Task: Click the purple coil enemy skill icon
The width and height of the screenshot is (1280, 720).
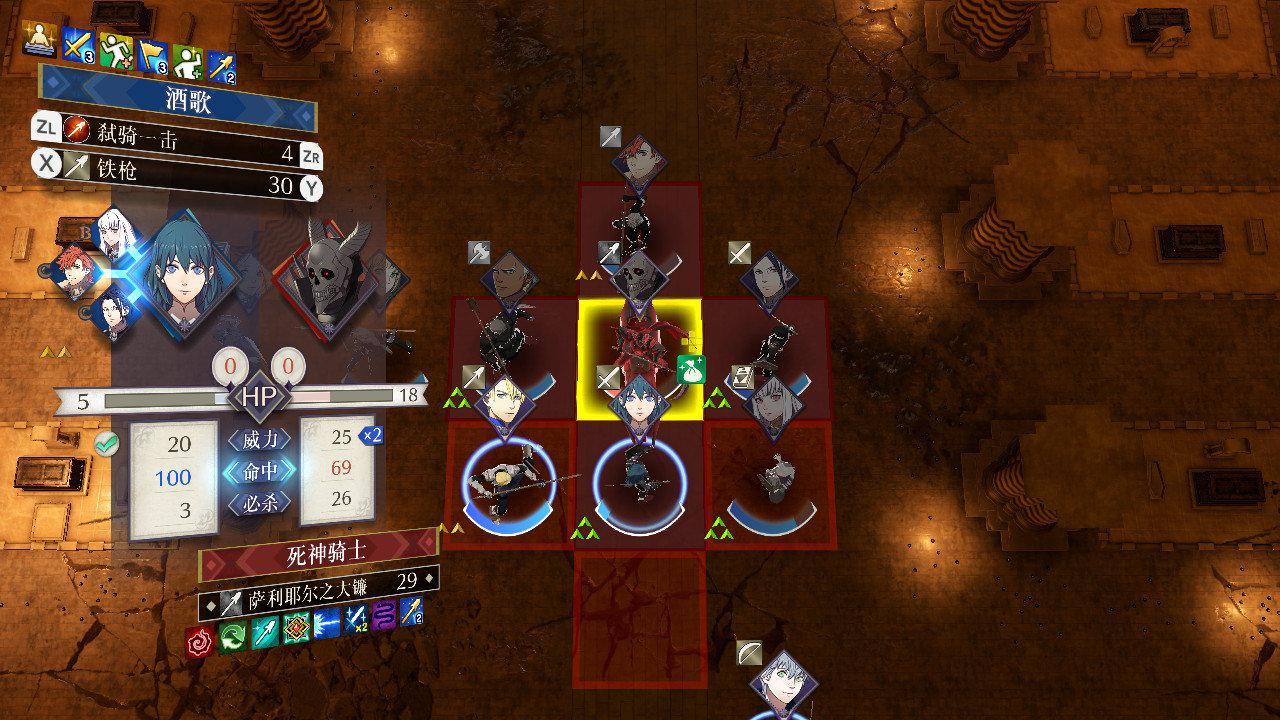Action: 382,613
